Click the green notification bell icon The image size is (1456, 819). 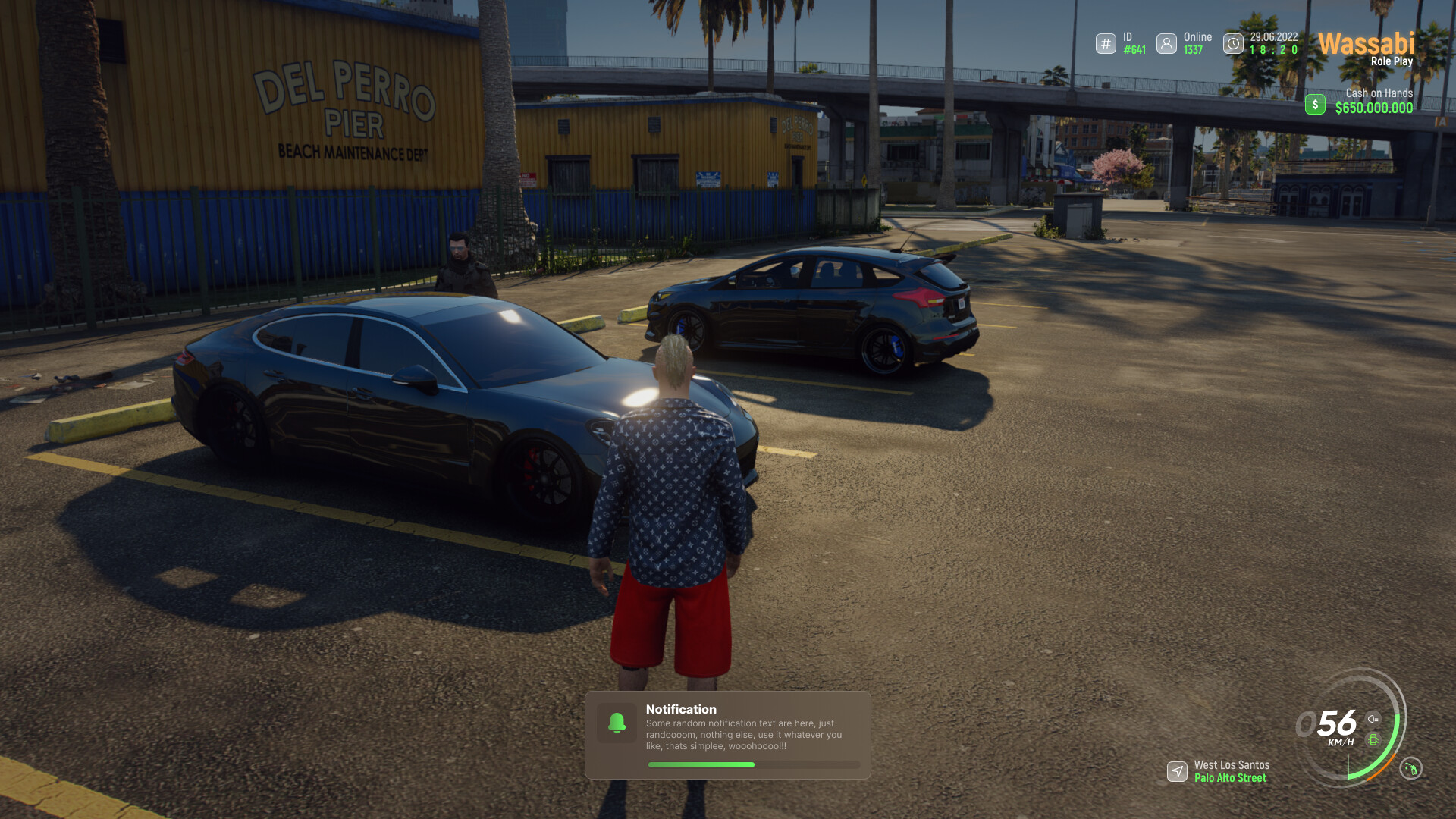[617, 723]
